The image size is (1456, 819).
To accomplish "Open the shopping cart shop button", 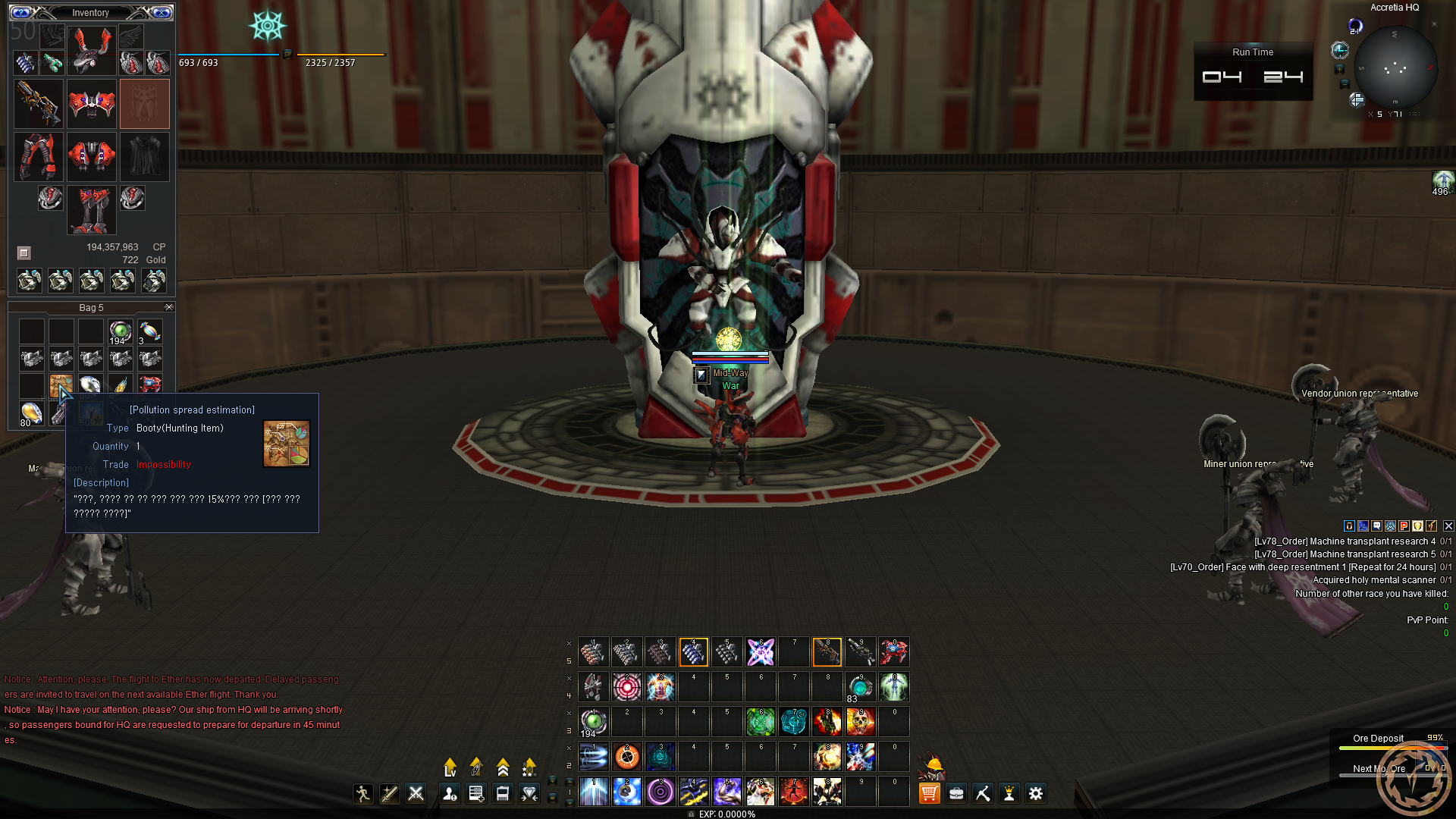I will pos(929,793).
